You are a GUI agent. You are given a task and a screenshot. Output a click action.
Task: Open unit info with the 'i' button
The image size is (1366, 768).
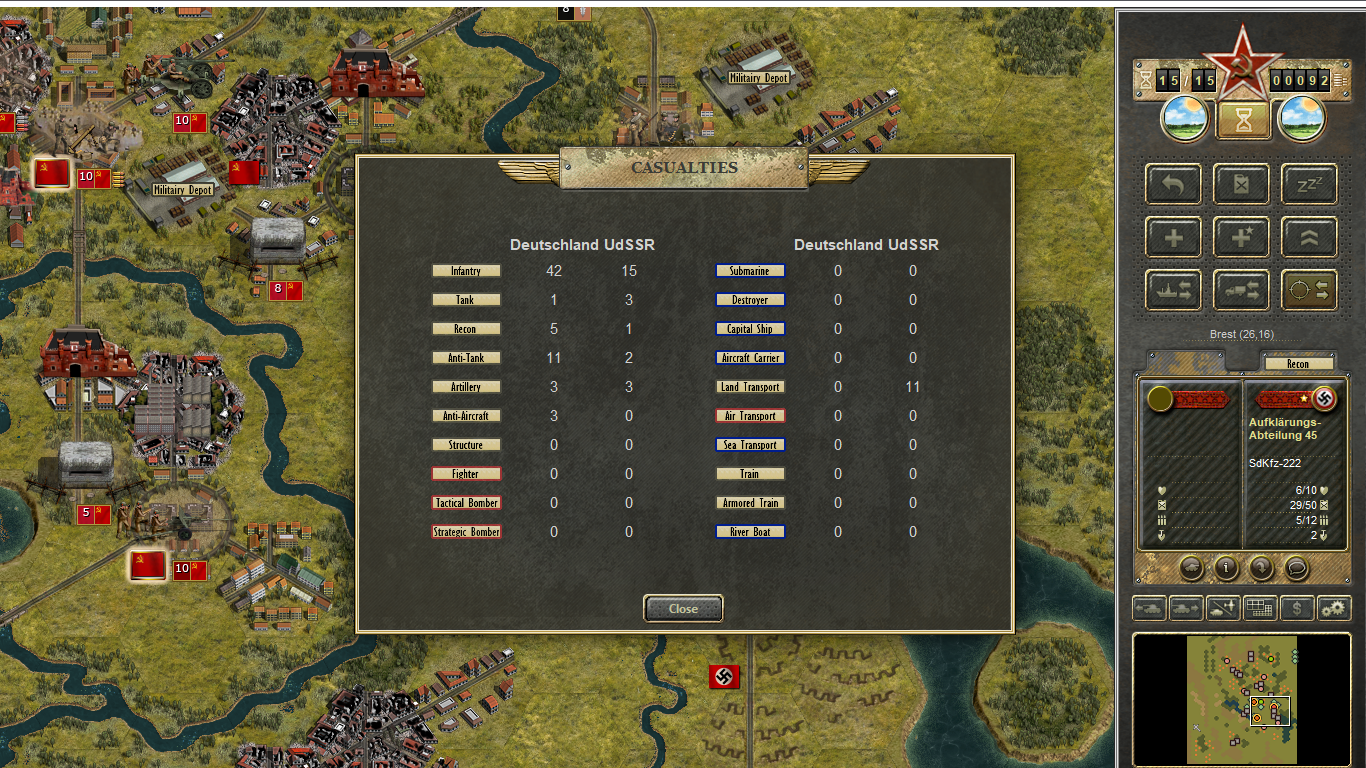tap(1226, 568)
